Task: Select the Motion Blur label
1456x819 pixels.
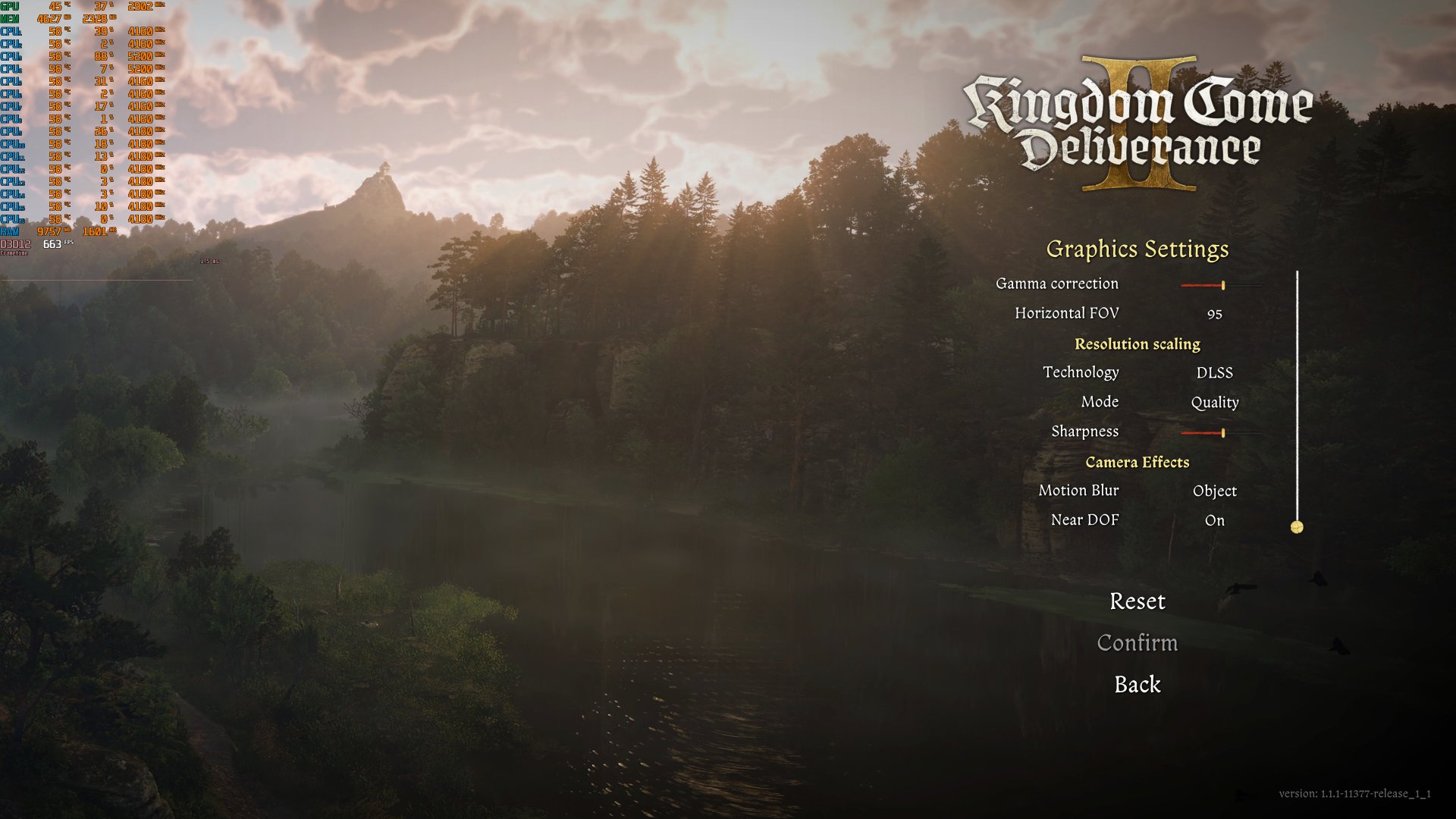Action: click(x=1078, y=491)
